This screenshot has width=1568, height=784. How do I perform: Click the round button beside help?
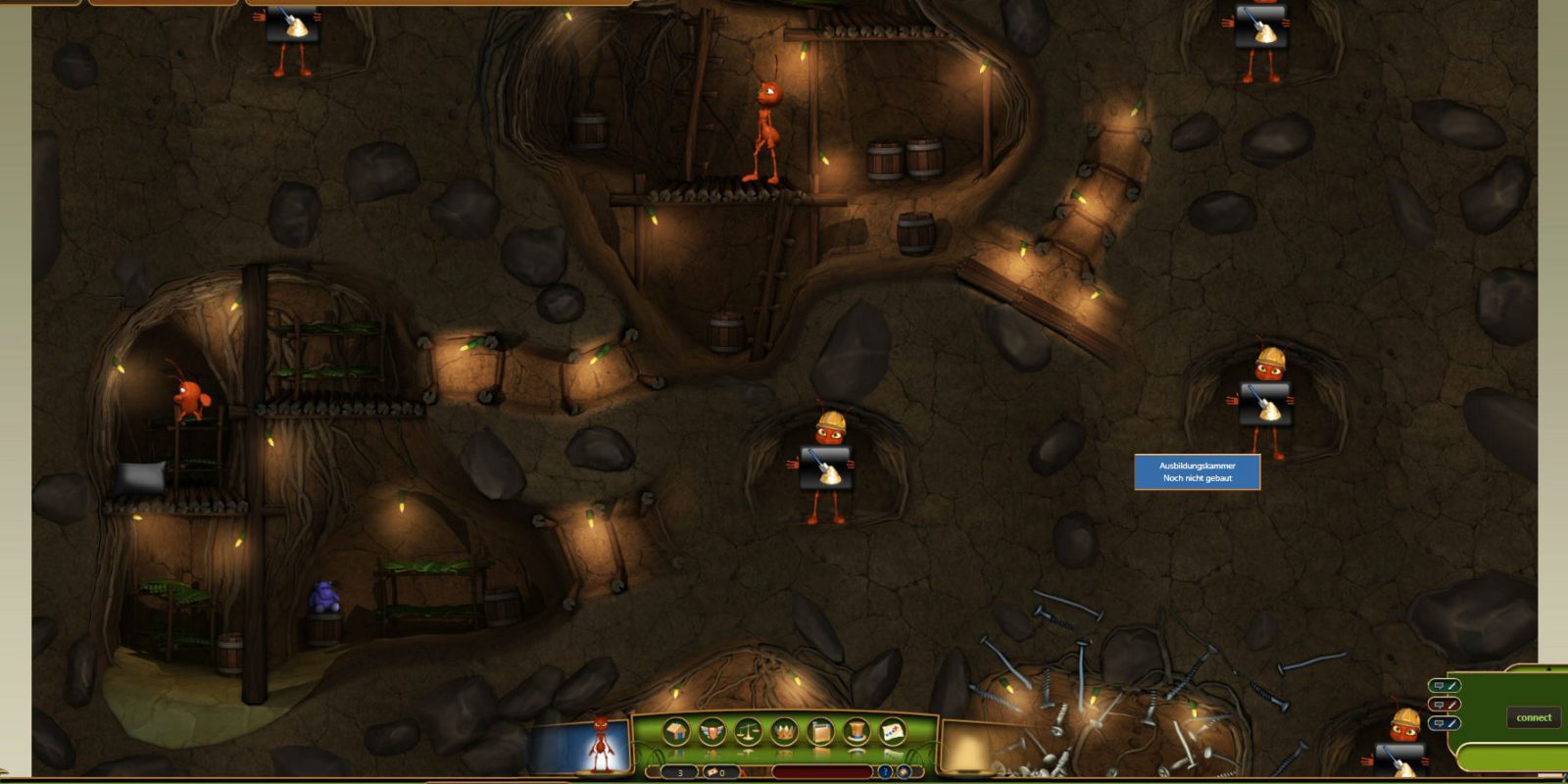pos(903,772)
